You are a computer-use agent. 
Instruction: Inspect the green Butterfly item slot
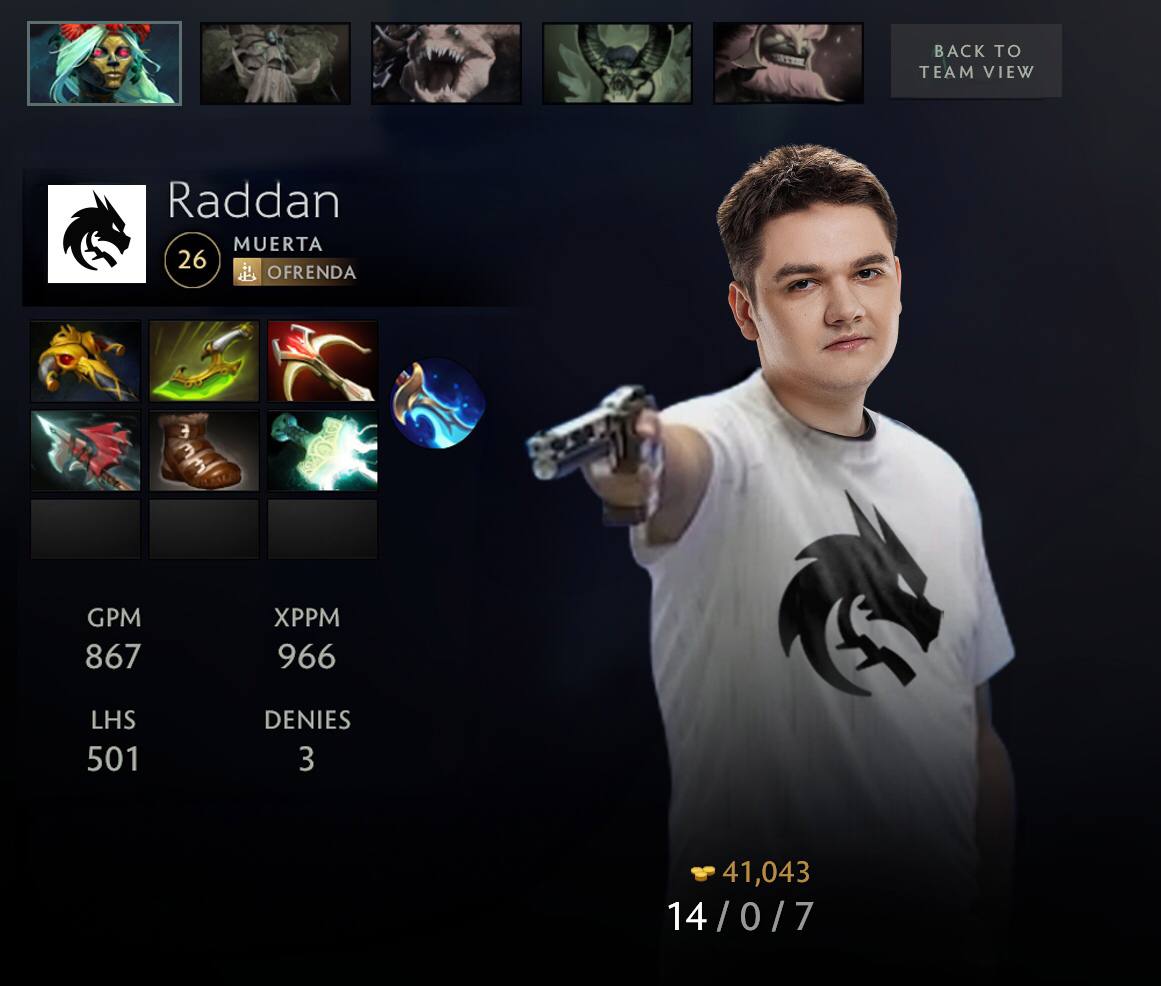pos(204,361)
